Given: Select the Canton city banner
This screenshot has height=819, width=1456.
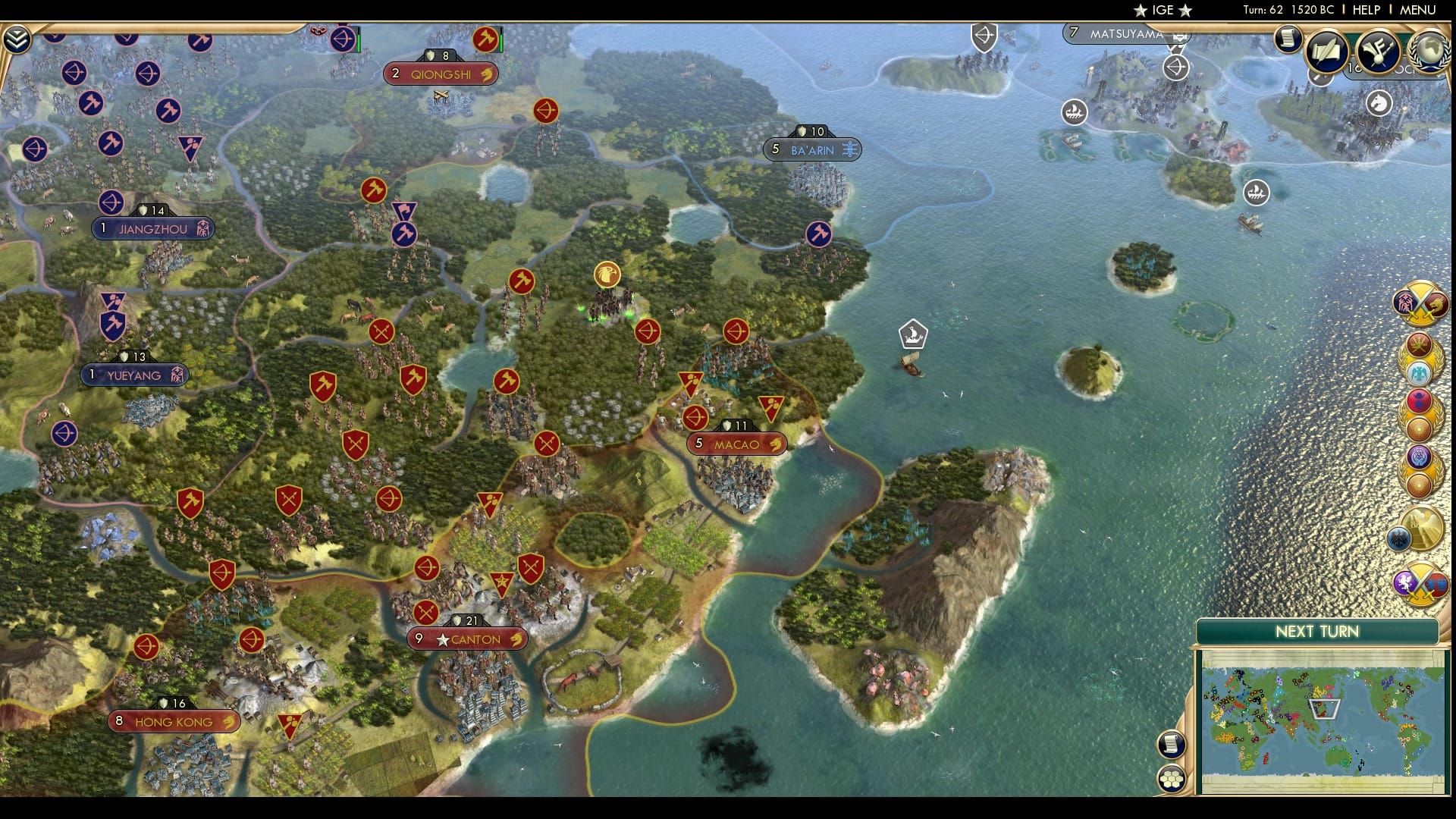Looking at the screenshot, I should (x=467, y=639).
